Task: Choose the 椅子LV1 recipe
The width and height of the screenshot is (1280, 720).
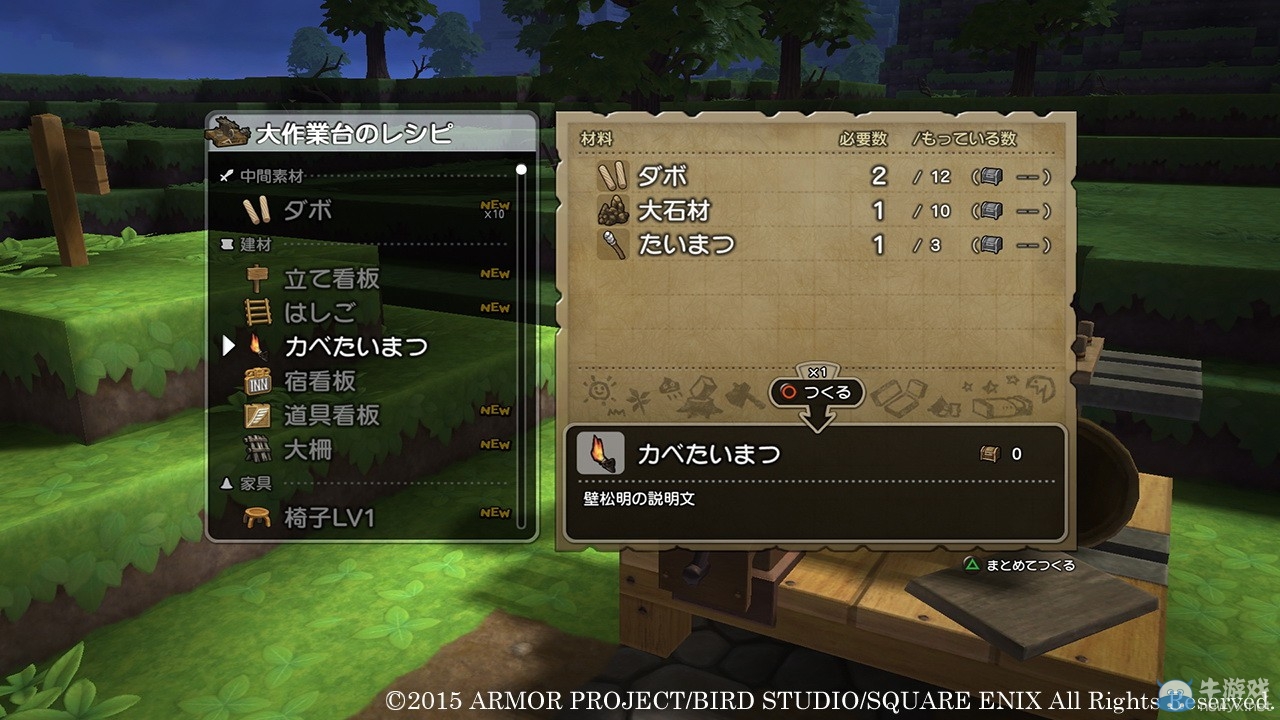Action: [x=329, y=518]
